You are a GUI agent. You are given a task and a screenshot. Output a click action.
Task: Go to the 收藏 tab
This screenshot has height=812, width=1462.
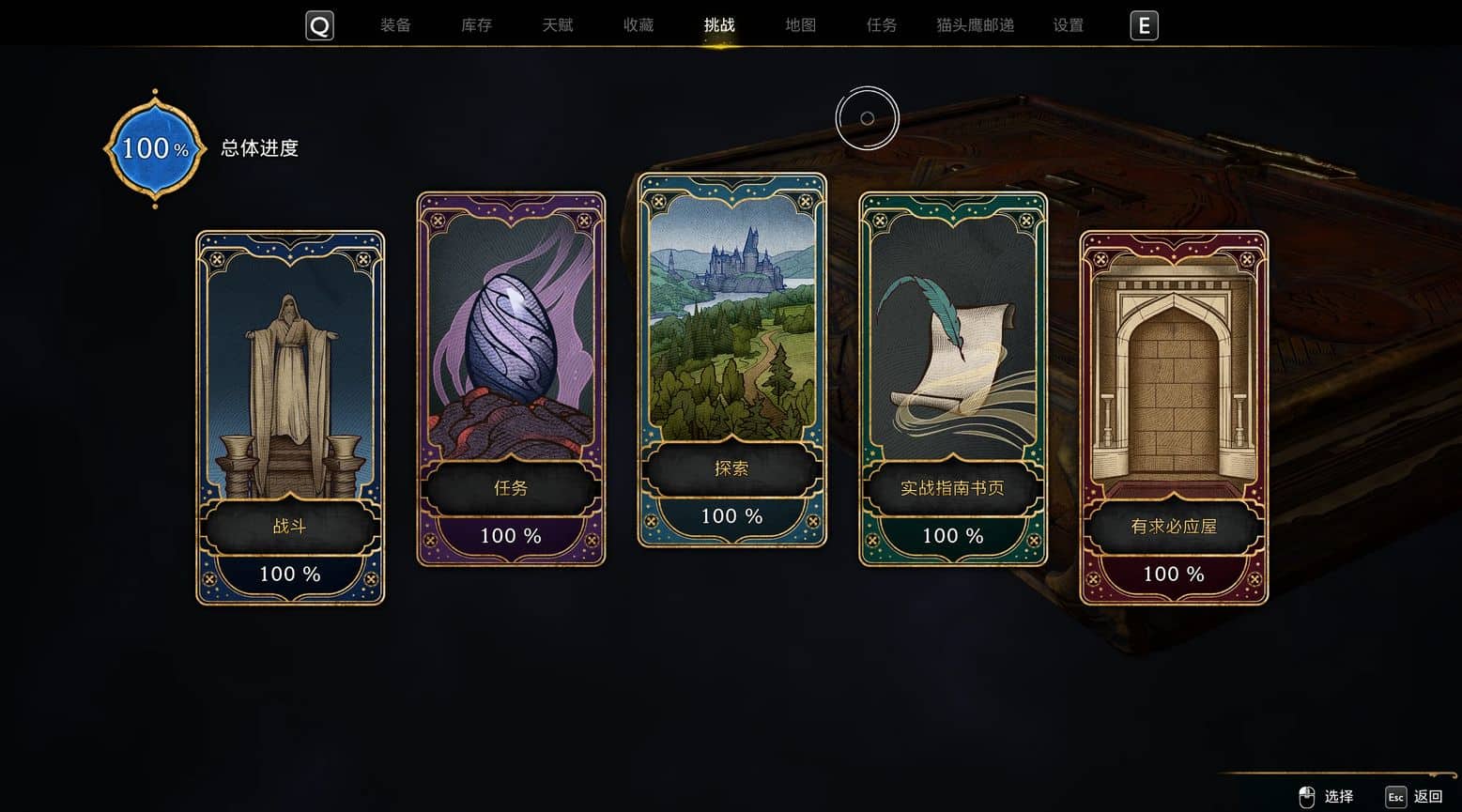point(639,25)
